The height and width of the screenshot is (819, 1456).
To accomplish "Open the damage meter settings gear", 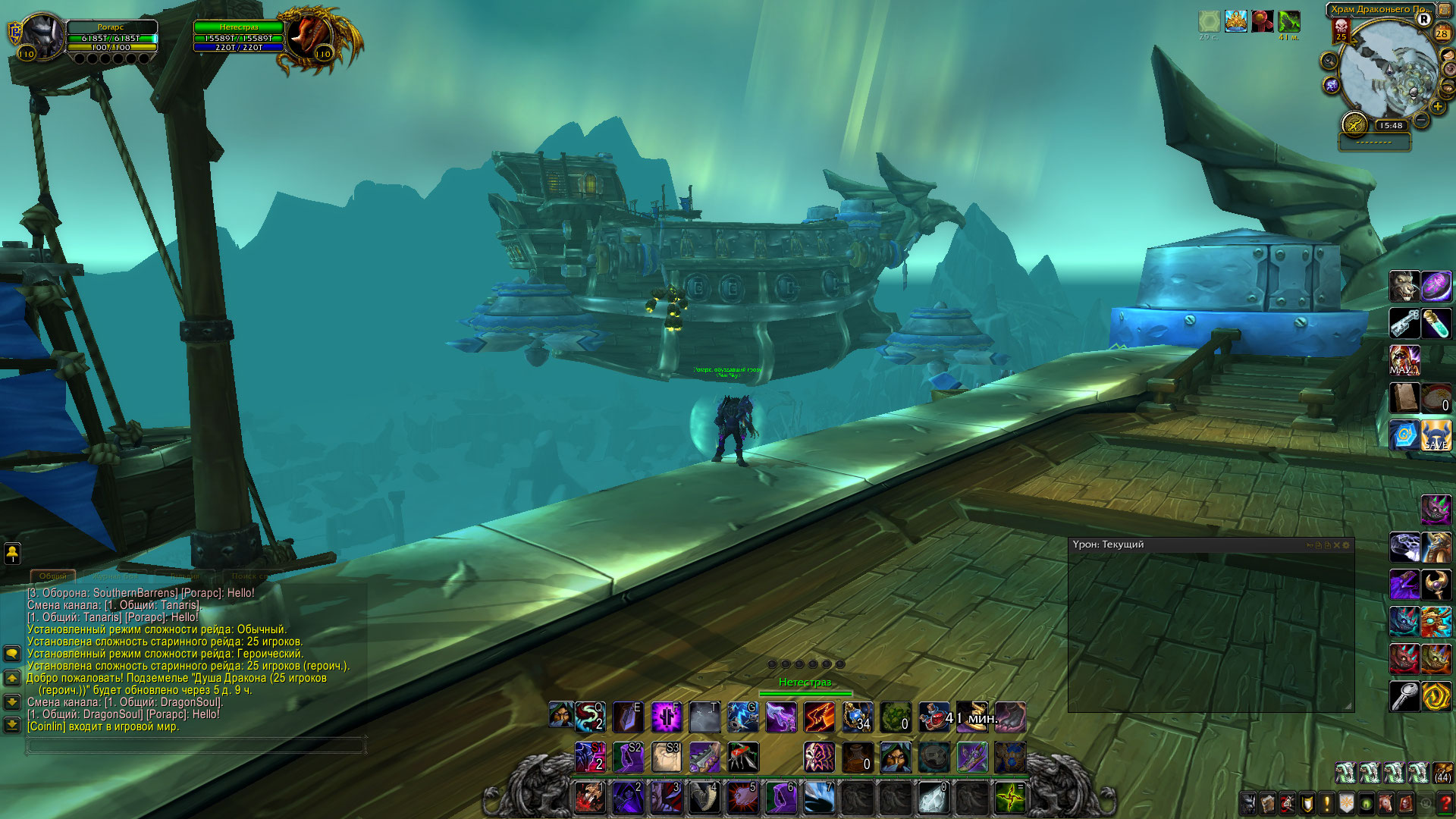I will (x=1347, y=544).
